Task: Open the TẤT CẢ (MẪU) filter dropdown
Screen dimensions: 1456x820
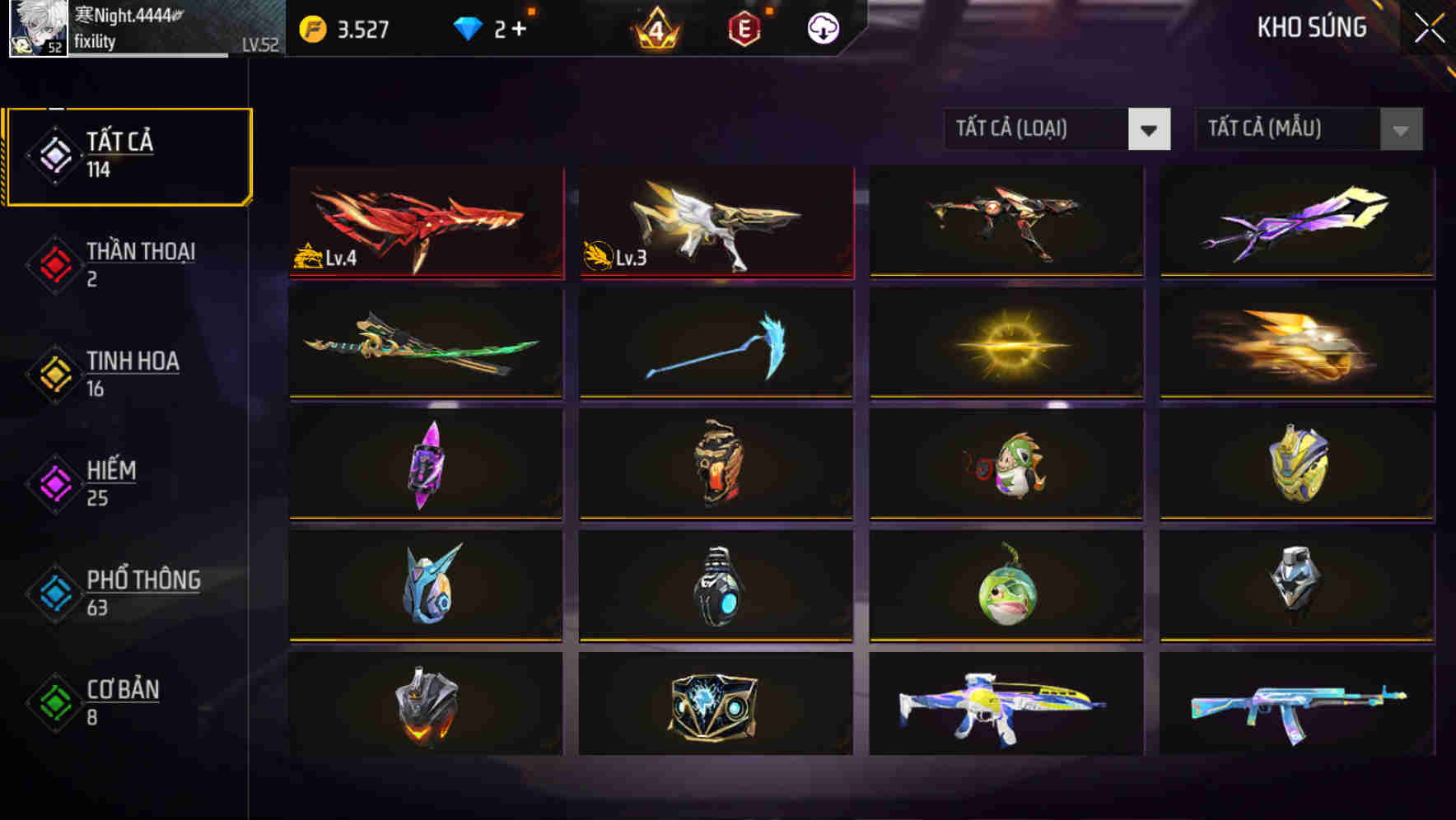Action: [1308, 129]
